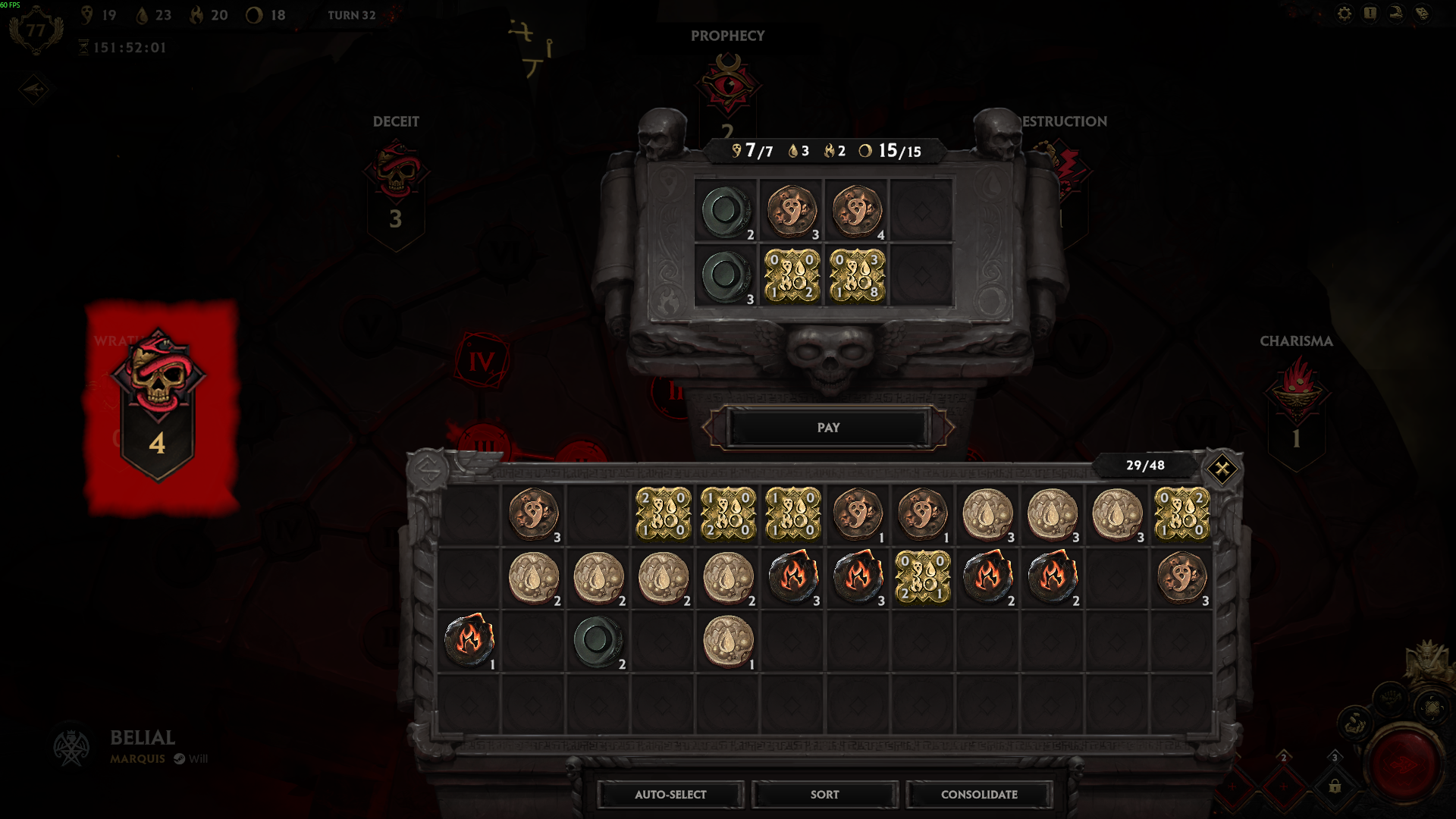Select the highlighted Wrath power
Screen dimensions: 1456x819
pos(158,402)
